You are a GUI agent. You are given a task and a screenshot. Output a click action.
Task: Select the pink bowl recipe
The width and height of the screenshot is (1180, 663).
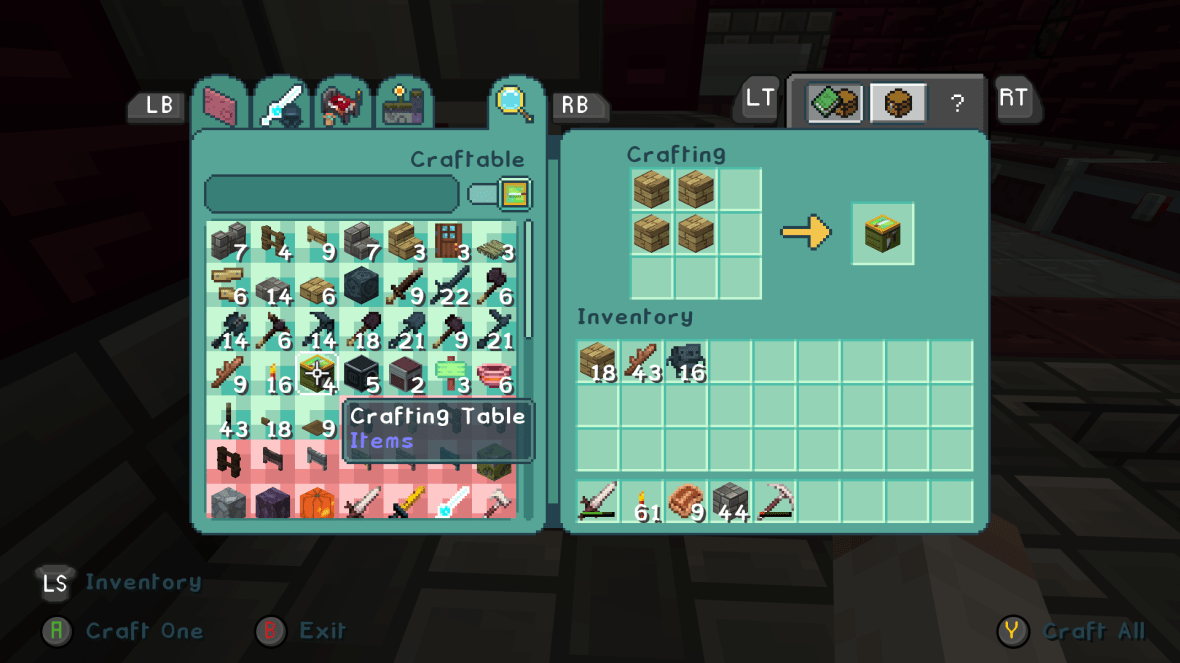coord(493,375)
